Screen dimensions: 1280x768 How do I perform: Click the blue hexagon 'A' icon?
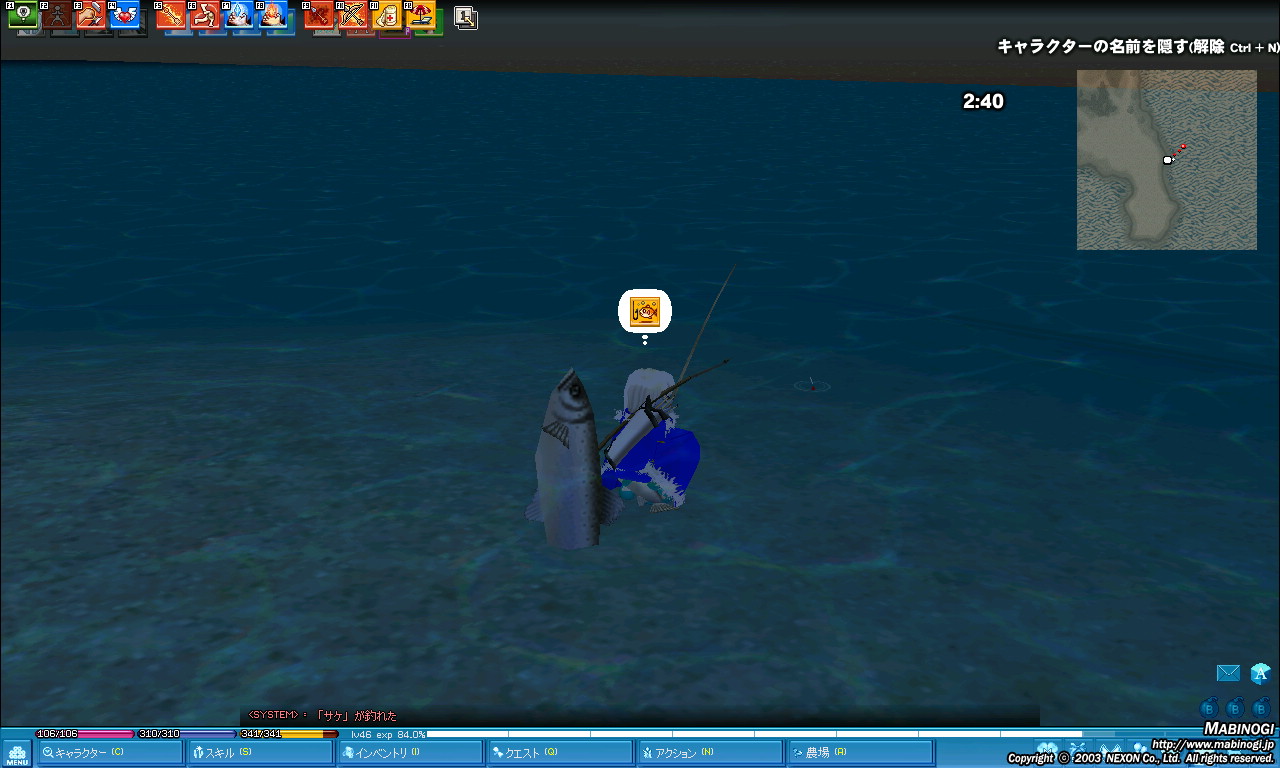pyautogui.click(x=1260, y=673)
